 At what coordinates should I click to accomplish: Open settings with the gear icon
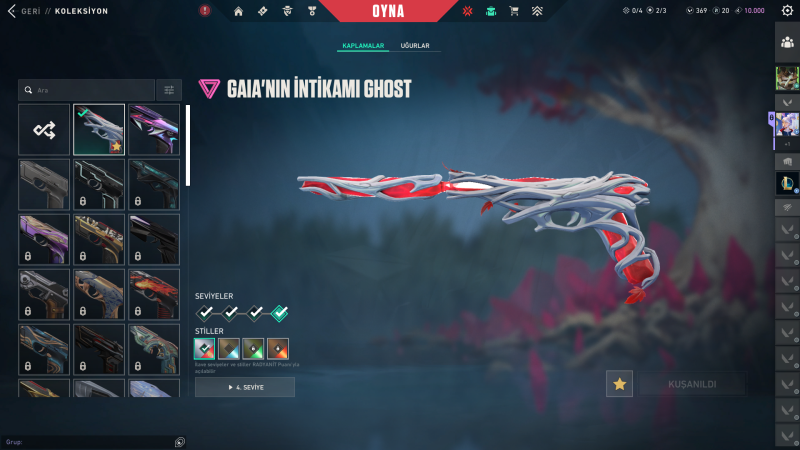click(787, 11)
